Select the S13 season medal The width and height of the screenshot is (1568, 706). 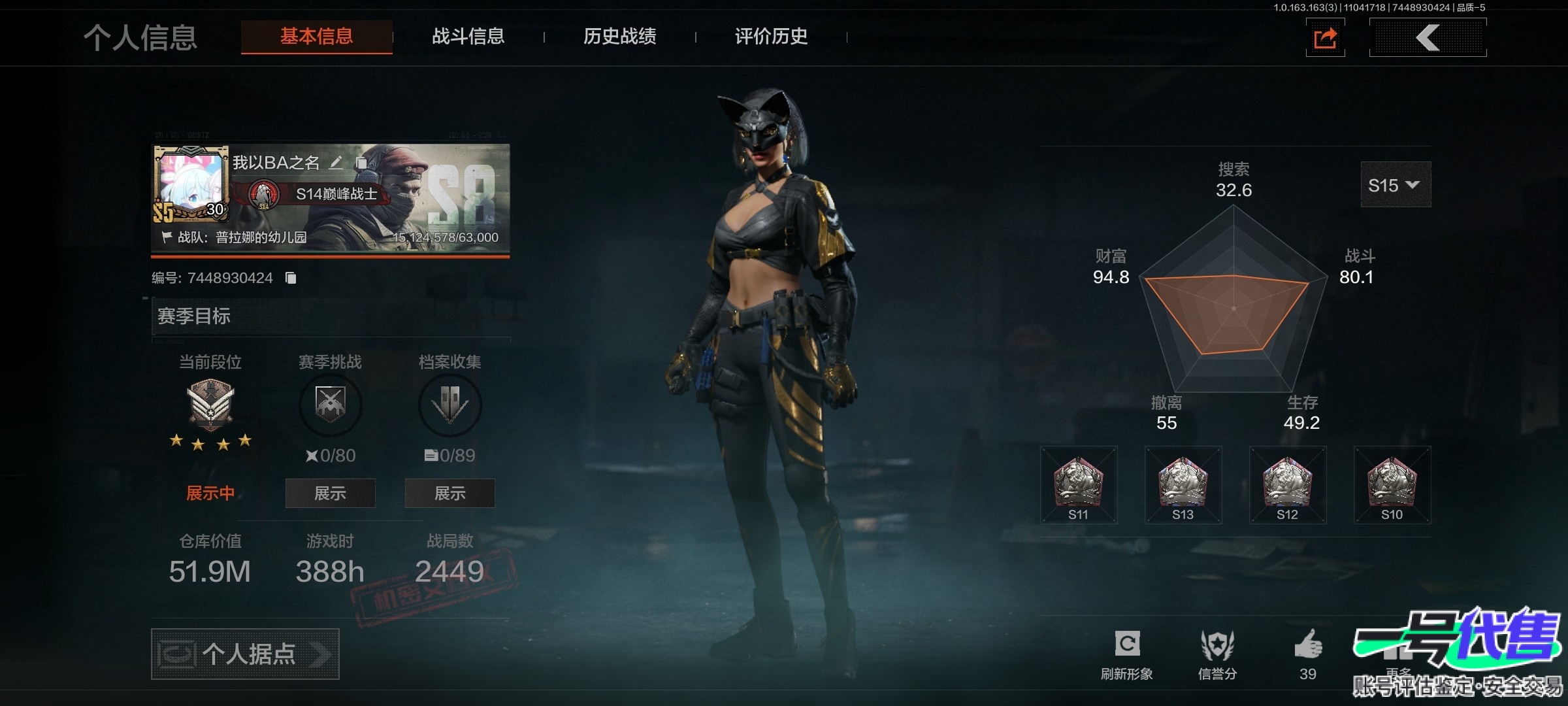point(1183,485)
